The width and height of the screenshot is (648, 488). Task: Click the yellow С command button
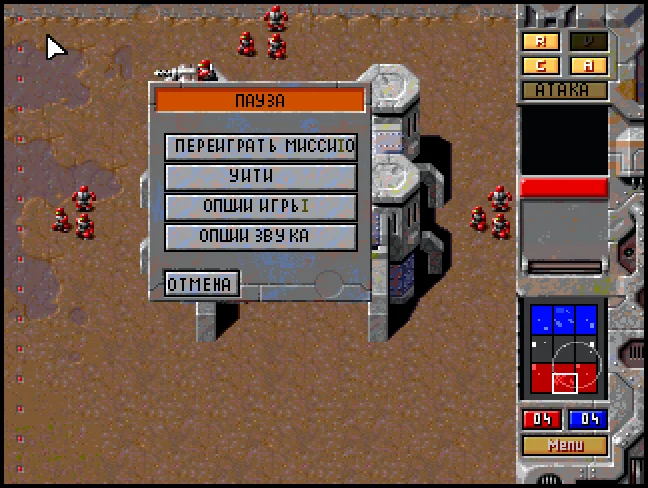click(541, 66)
